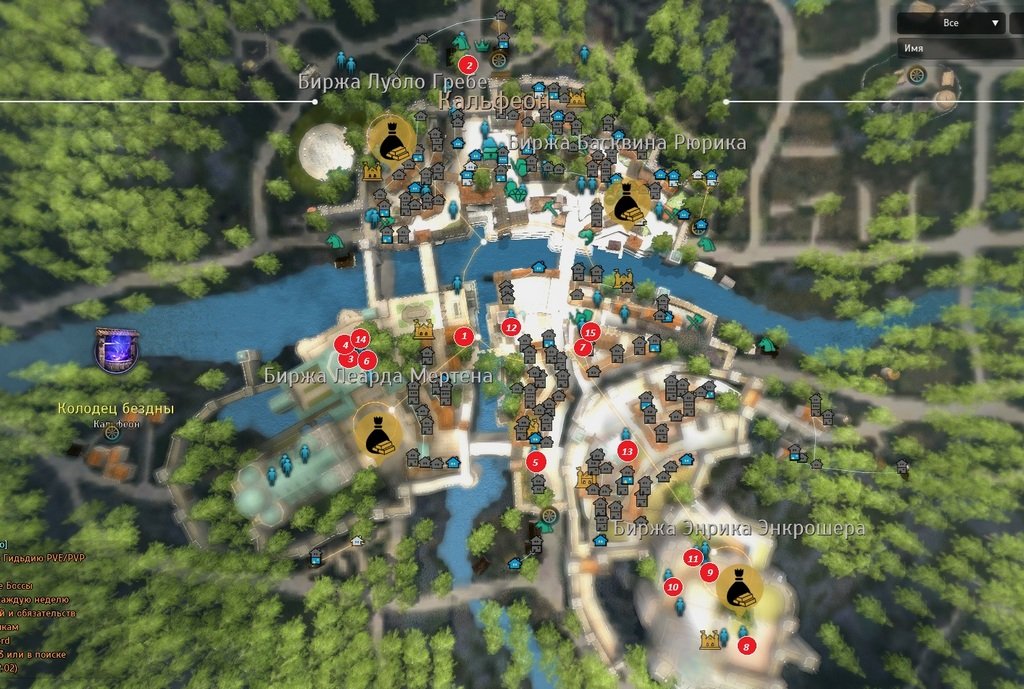Select red map marker number 12
This screenshot has height=689, width=1024.
[x=512, y=326]
